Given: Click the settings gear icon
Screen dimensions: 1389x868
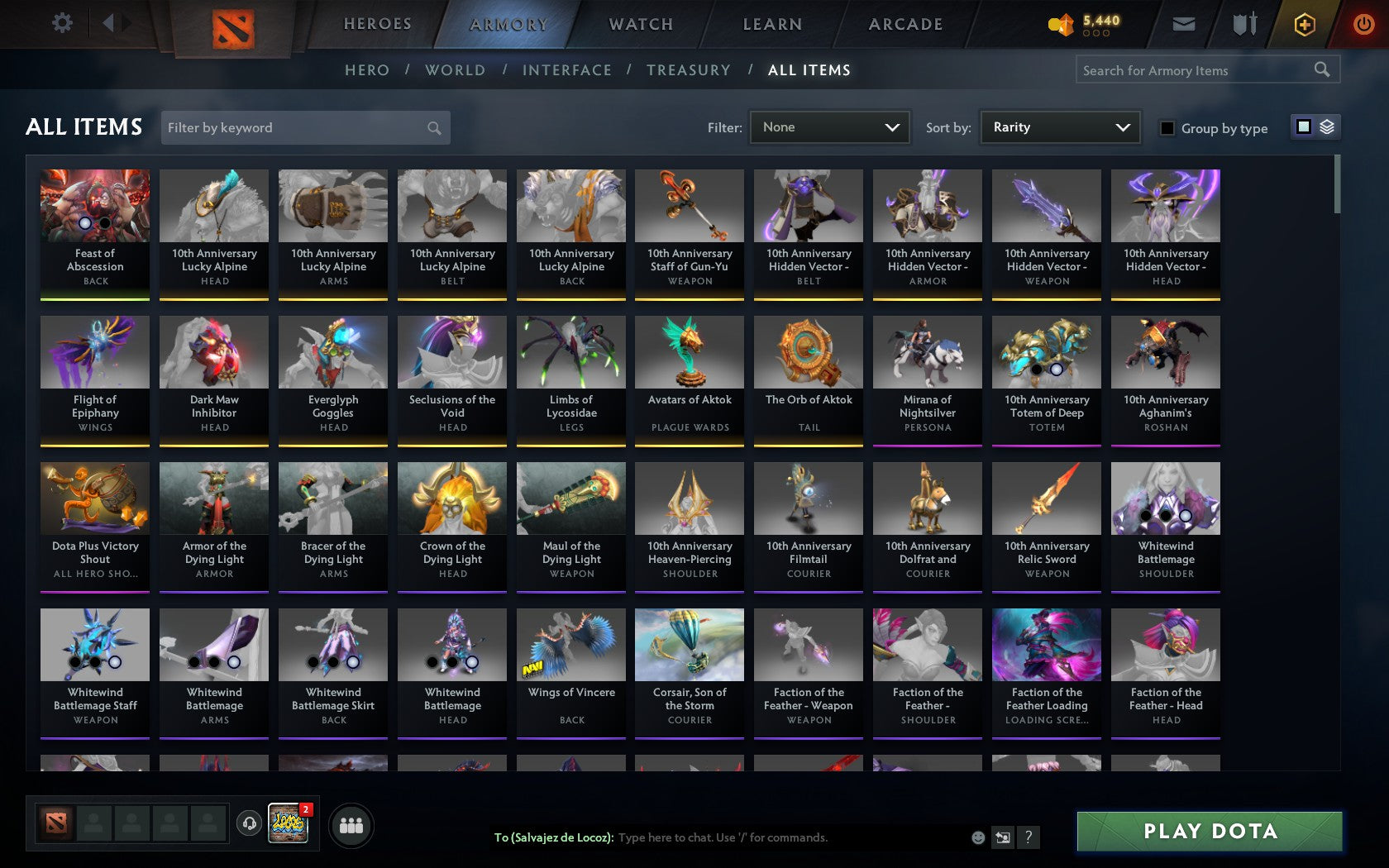Looking at the screenshot, I should click(x=61, y=24).
